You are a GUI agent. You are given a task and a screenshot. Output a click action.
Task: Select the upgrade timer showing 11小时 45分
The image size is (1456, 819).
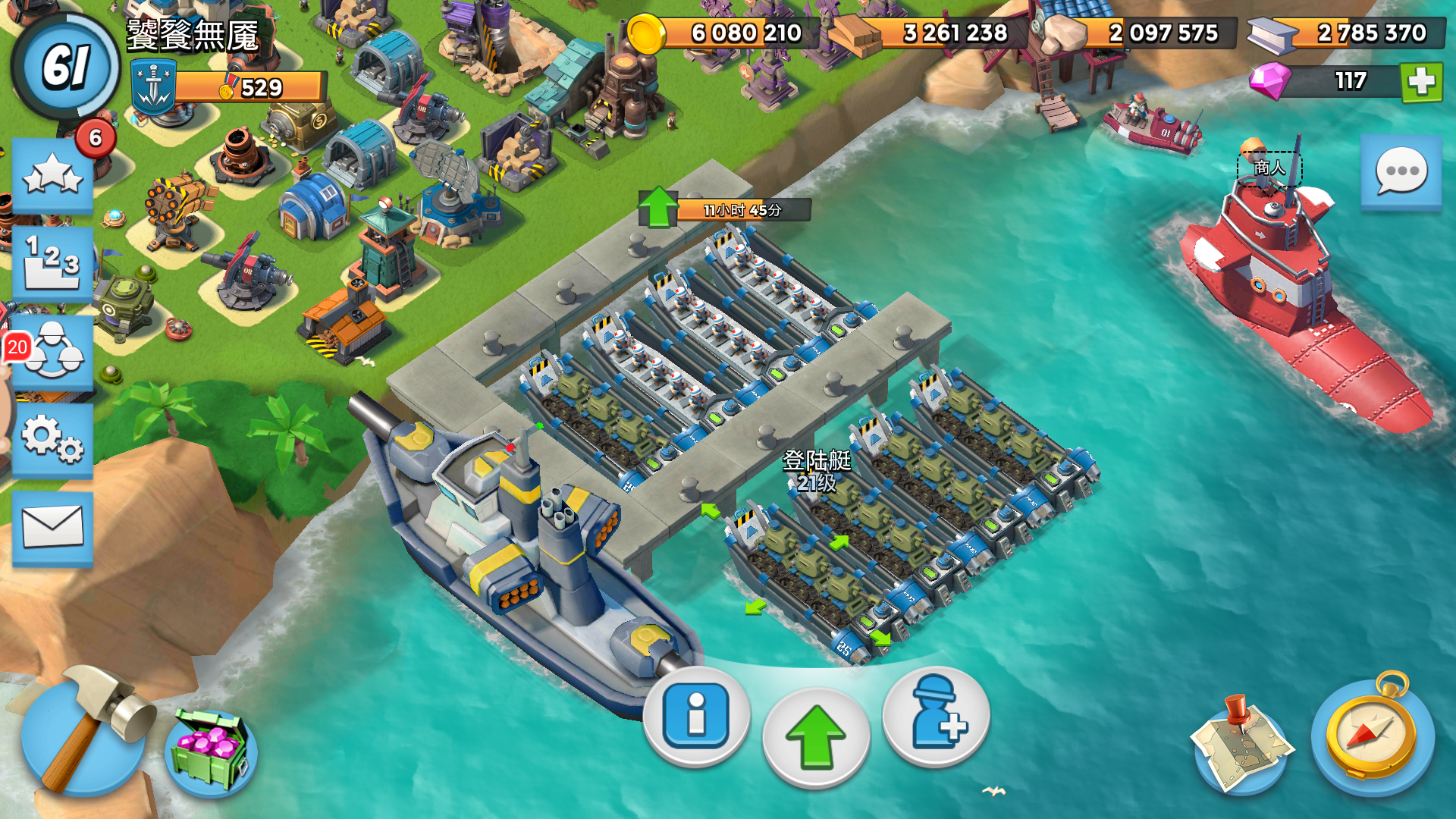coord(742,210)
